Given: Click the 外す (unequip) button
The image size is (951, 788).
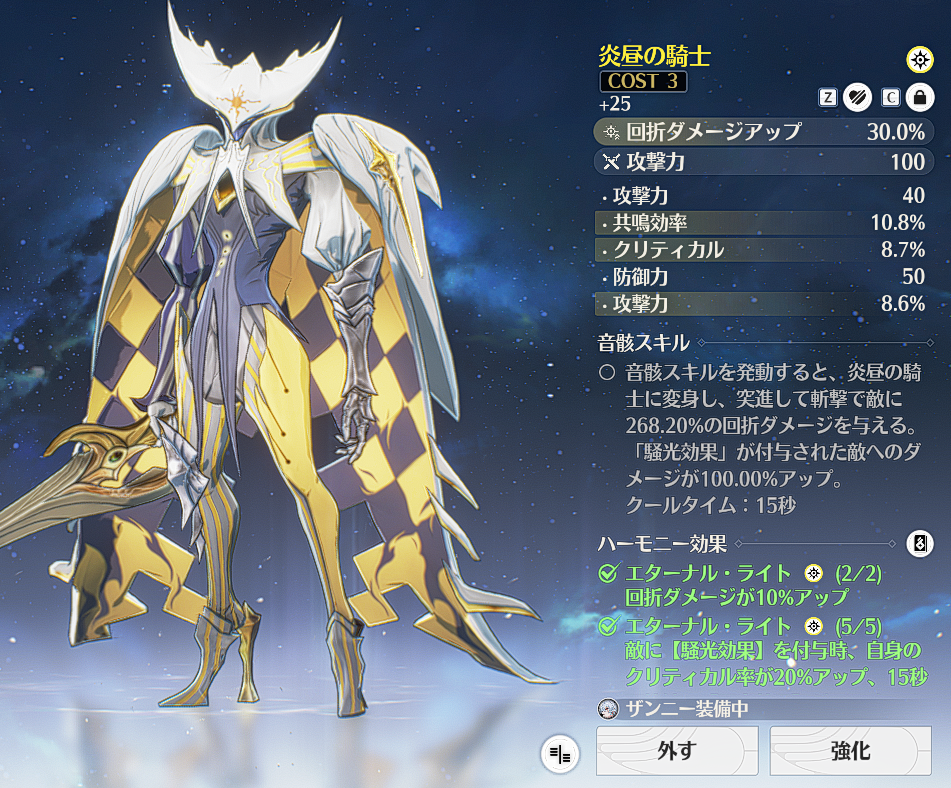Looking at the screenshot, I should [x=677, y=751].
